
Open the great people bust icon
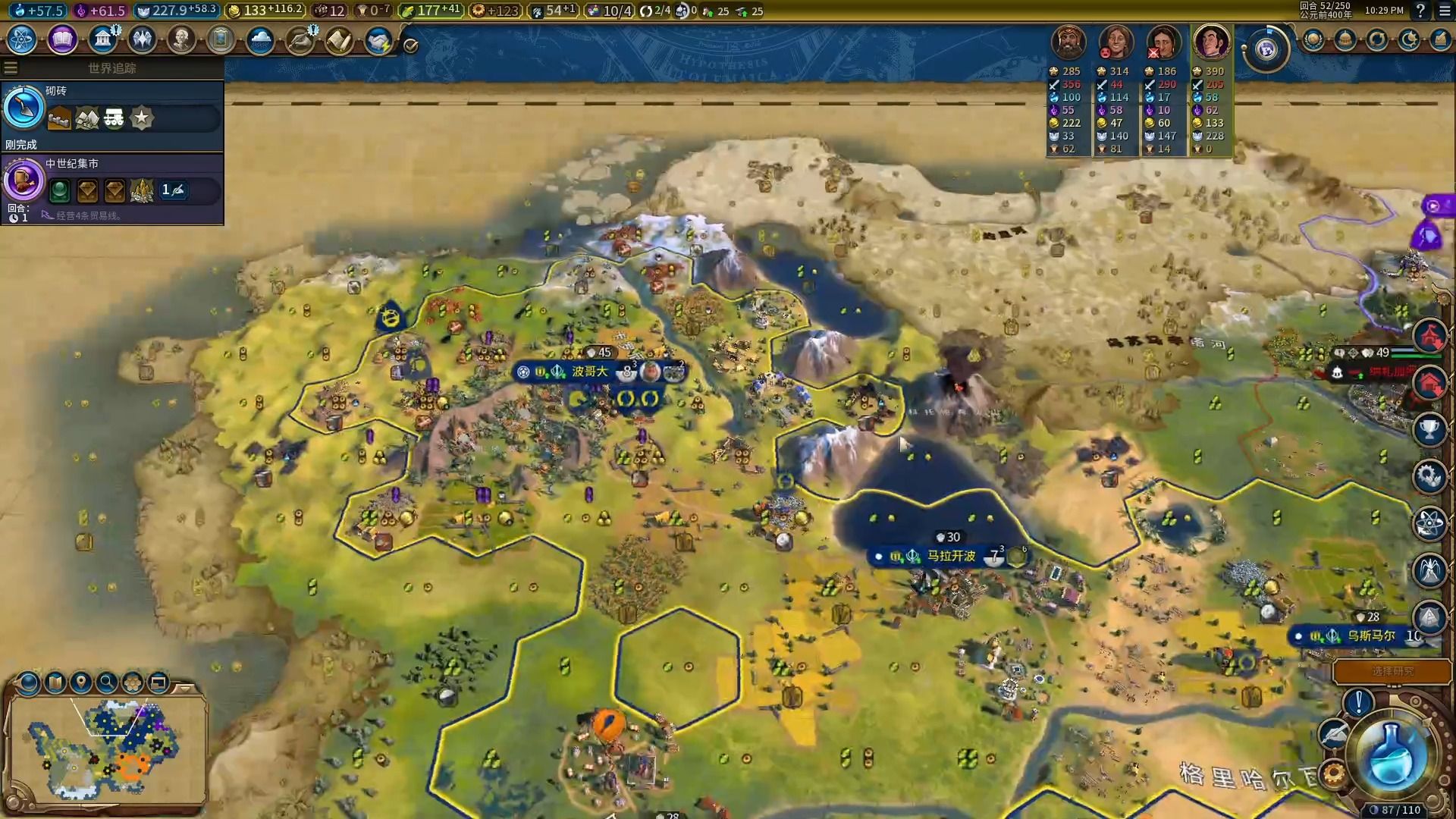point(181,39)
